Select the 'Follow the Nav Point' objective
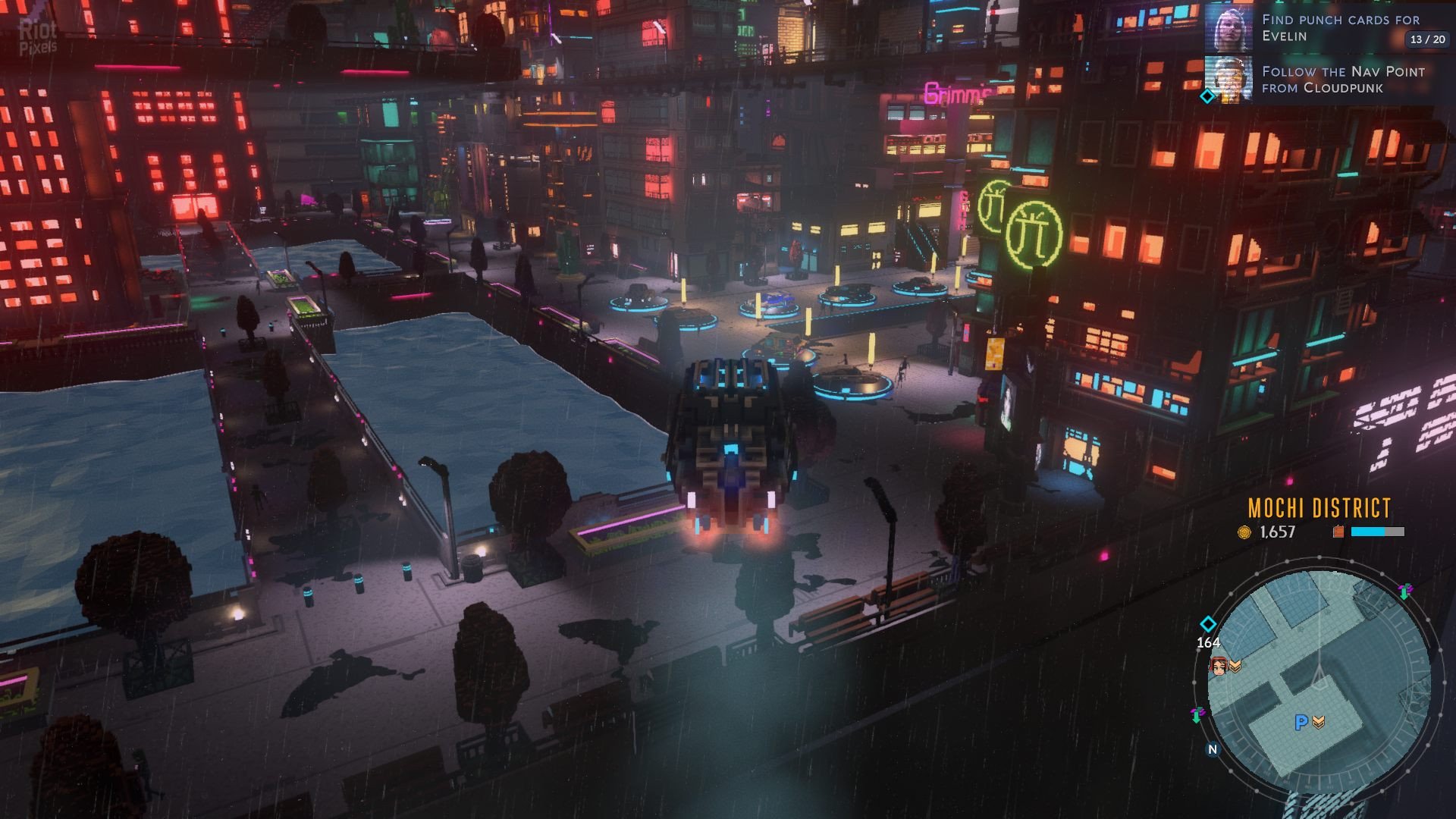This screenshot has height=819, width=1456. pos(1343,80)
